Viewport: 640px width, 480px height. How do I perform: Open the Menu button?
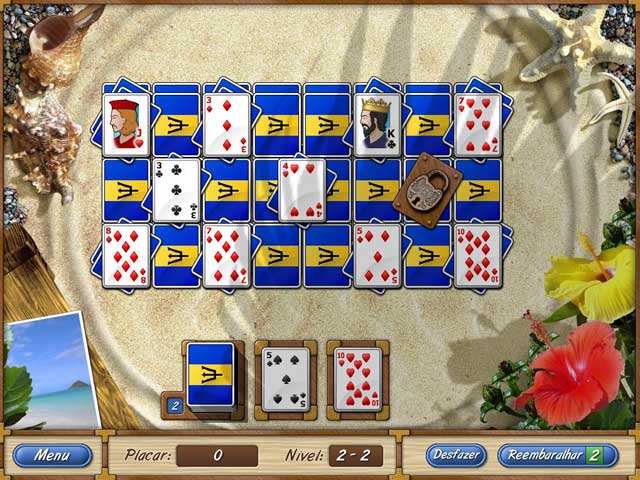click(52, 455)
